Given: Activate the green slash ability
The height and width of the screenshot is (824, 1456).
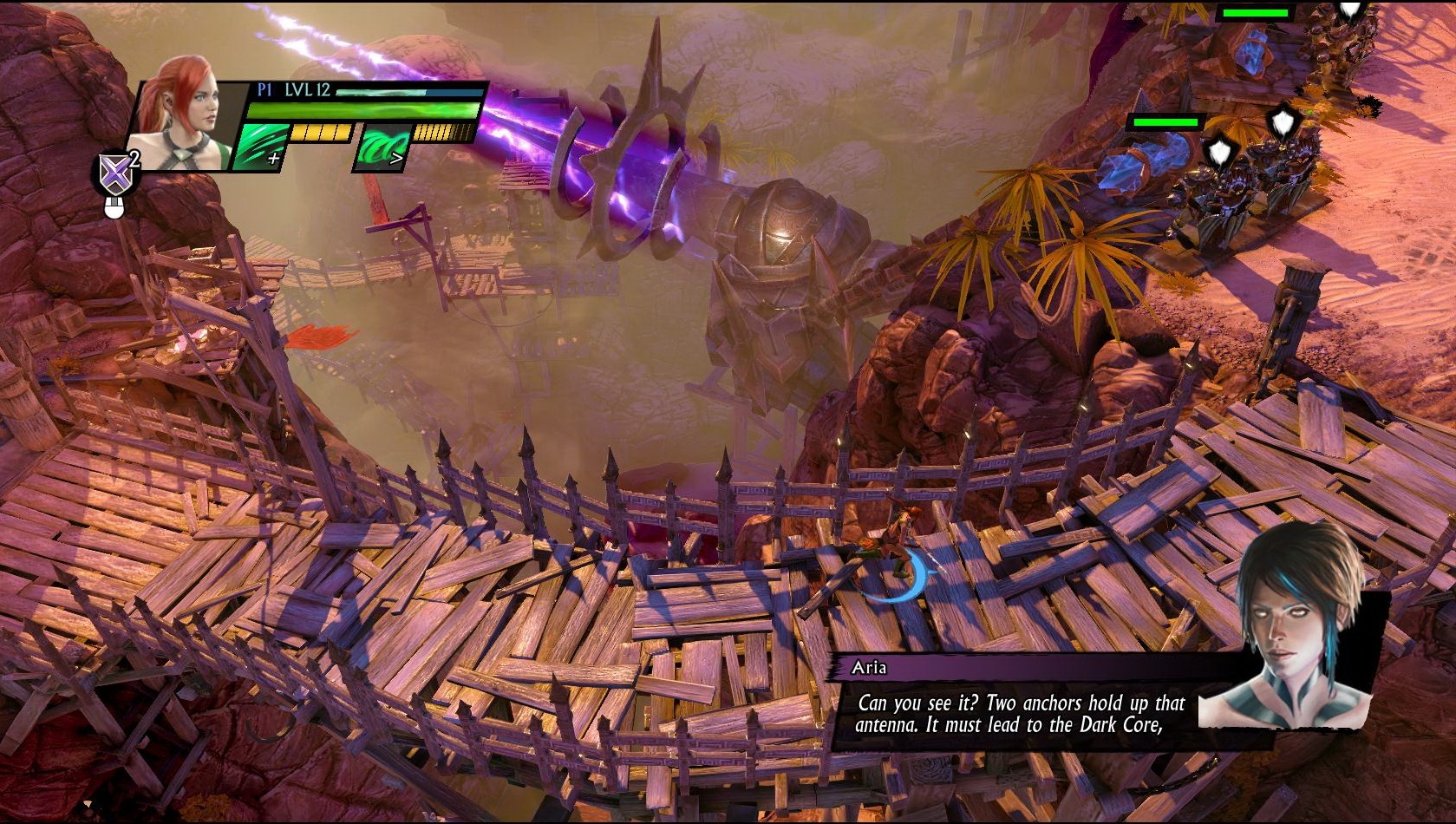Looking at the screenshot, I should tap(261, 147).
